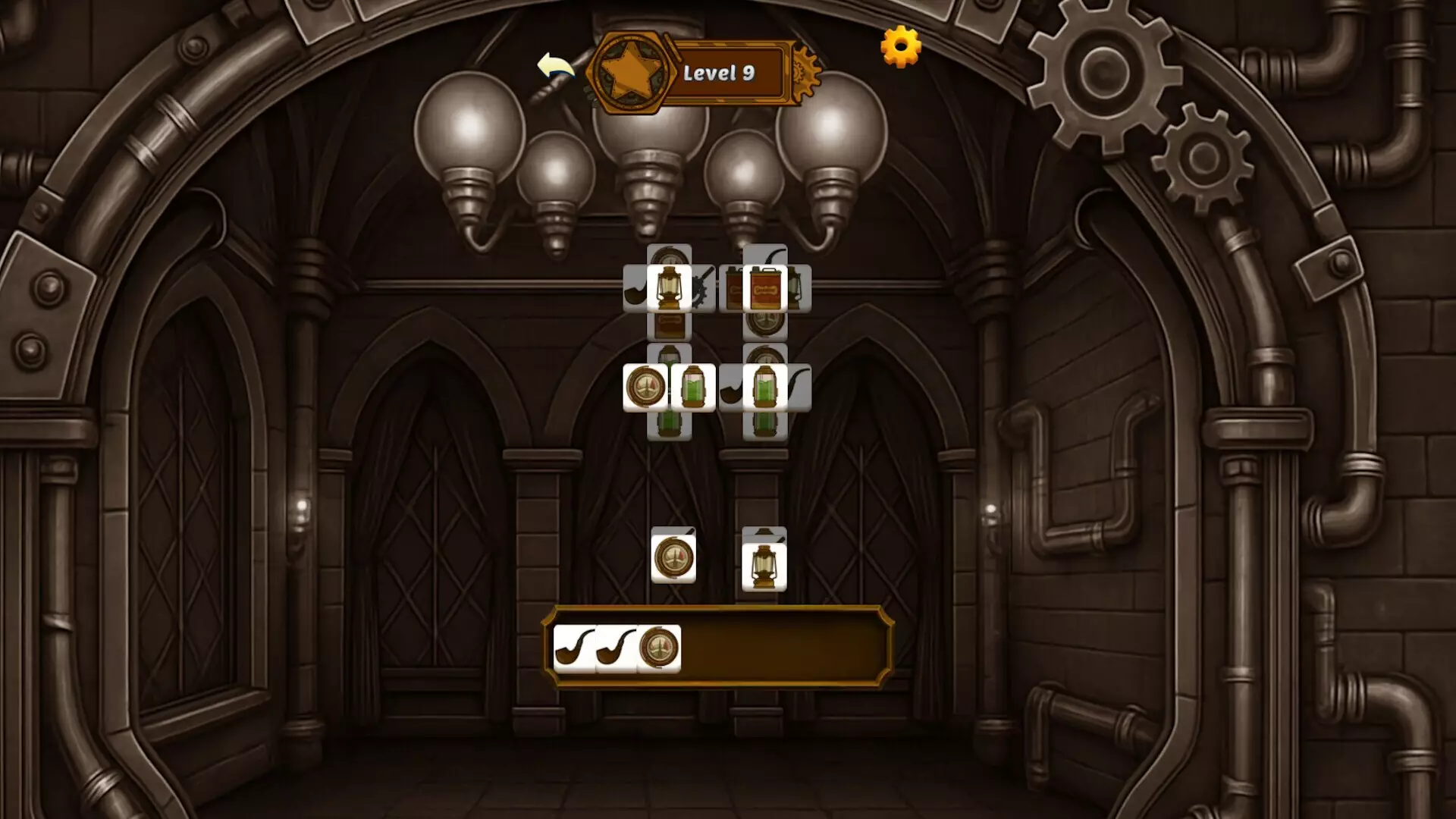
Task: Select the gray jar tile below the right candle
Action: tap(764, 425)
